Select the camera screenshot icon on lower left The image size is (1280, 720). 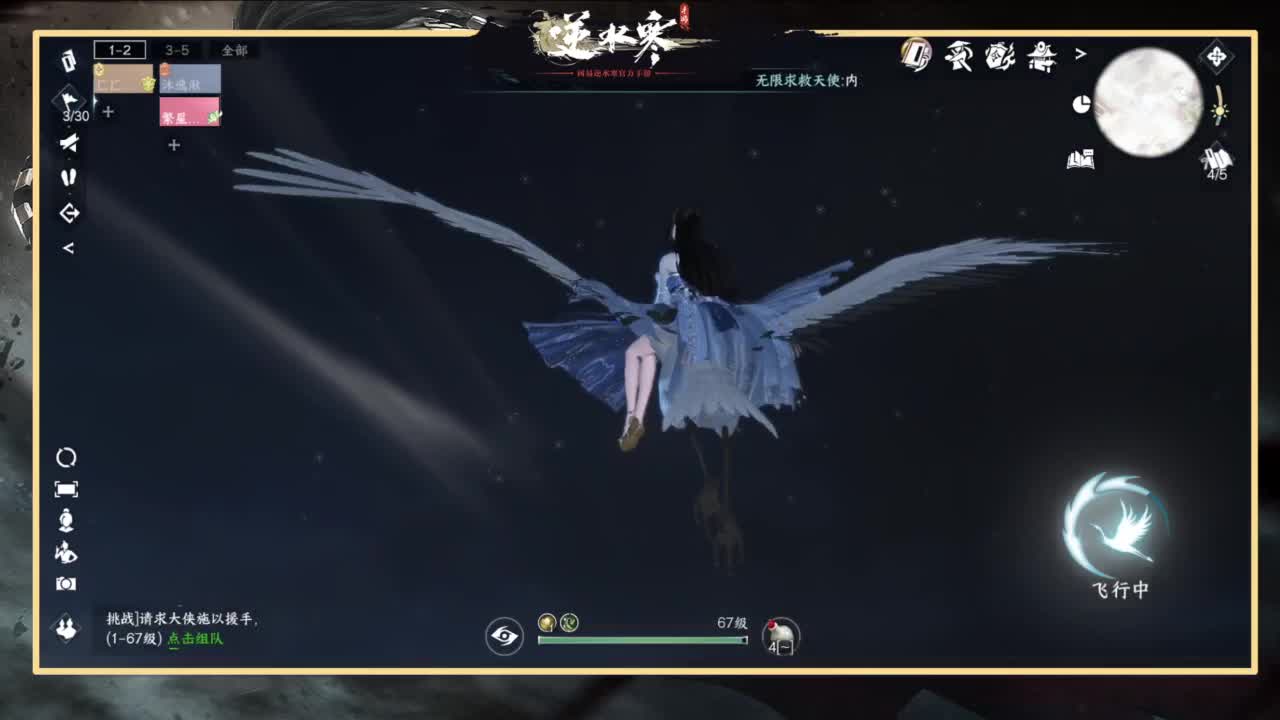(67, 582)
